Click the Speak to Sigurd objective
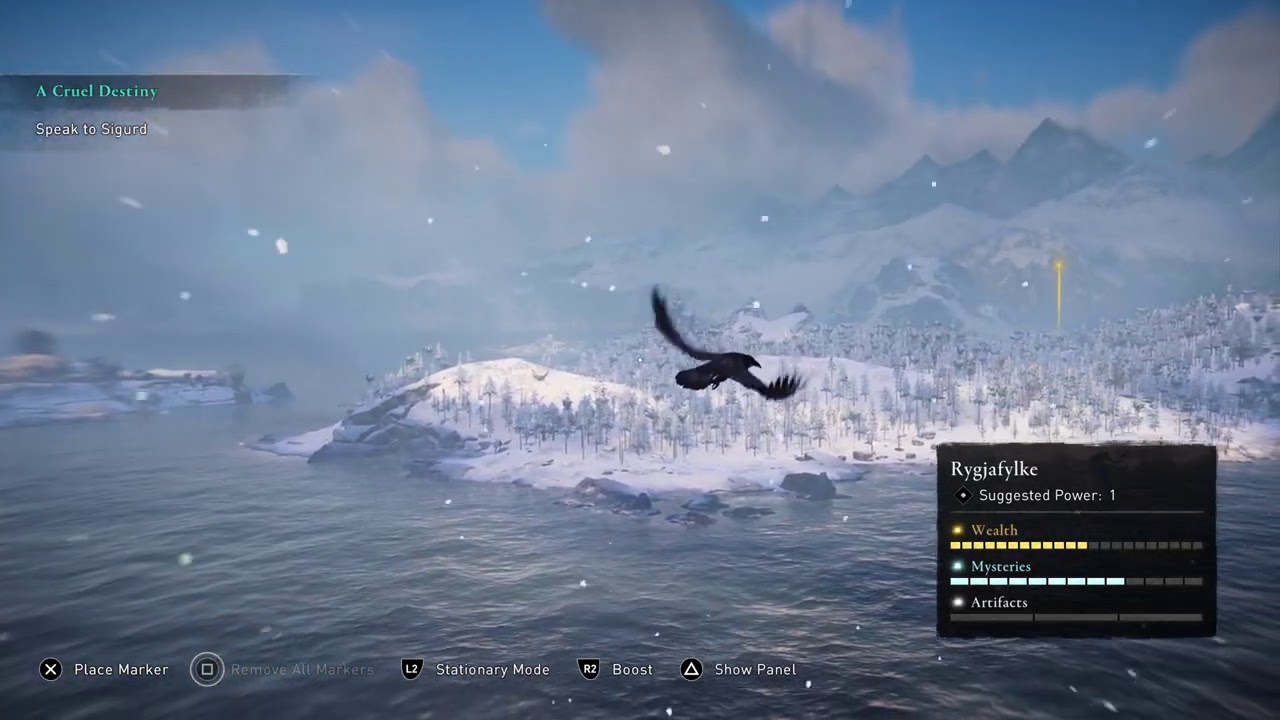The image size is (1280, 720). (92, 129)
